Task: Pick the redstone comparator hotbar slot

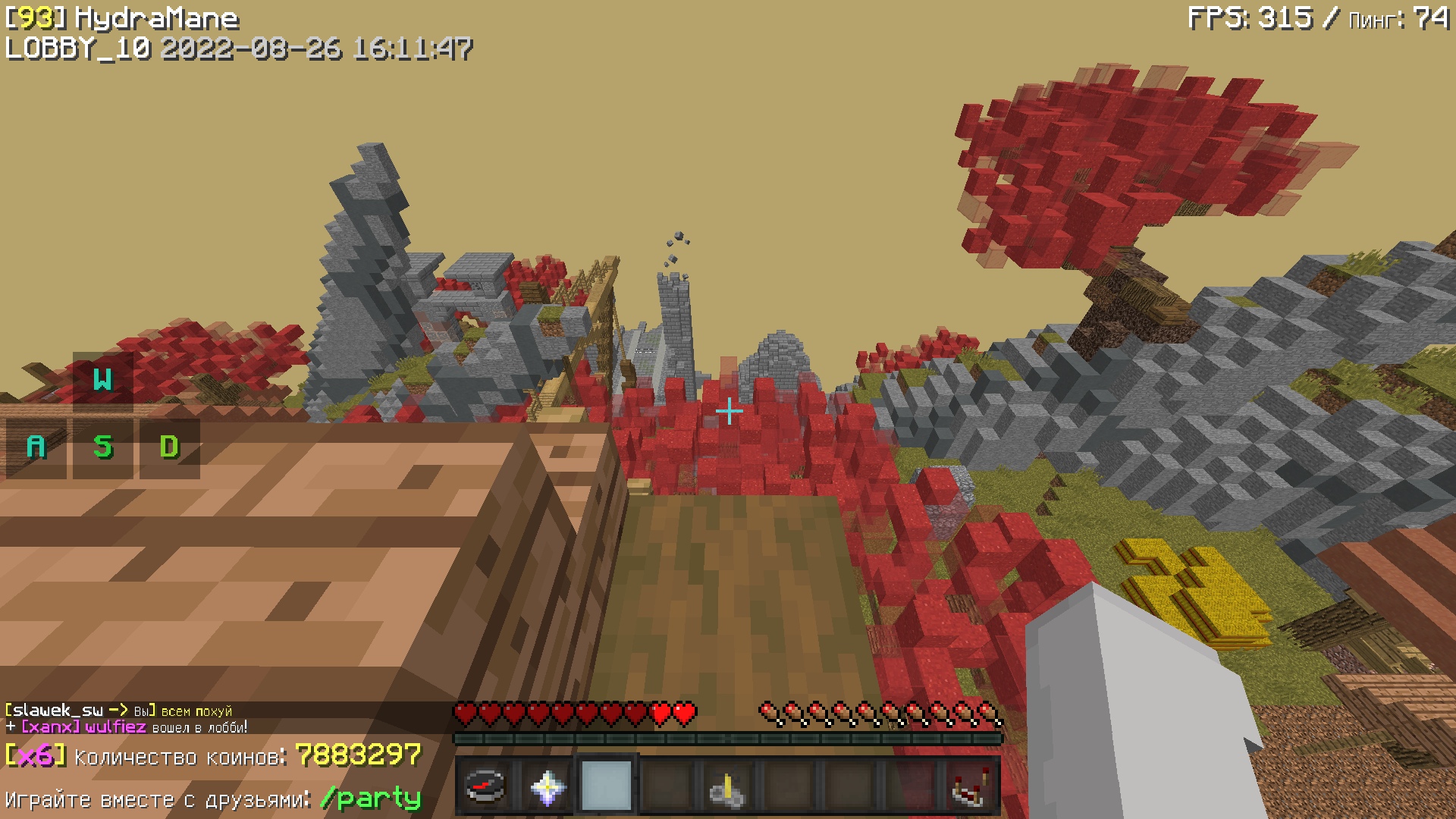Action: [x=971, y=787]
